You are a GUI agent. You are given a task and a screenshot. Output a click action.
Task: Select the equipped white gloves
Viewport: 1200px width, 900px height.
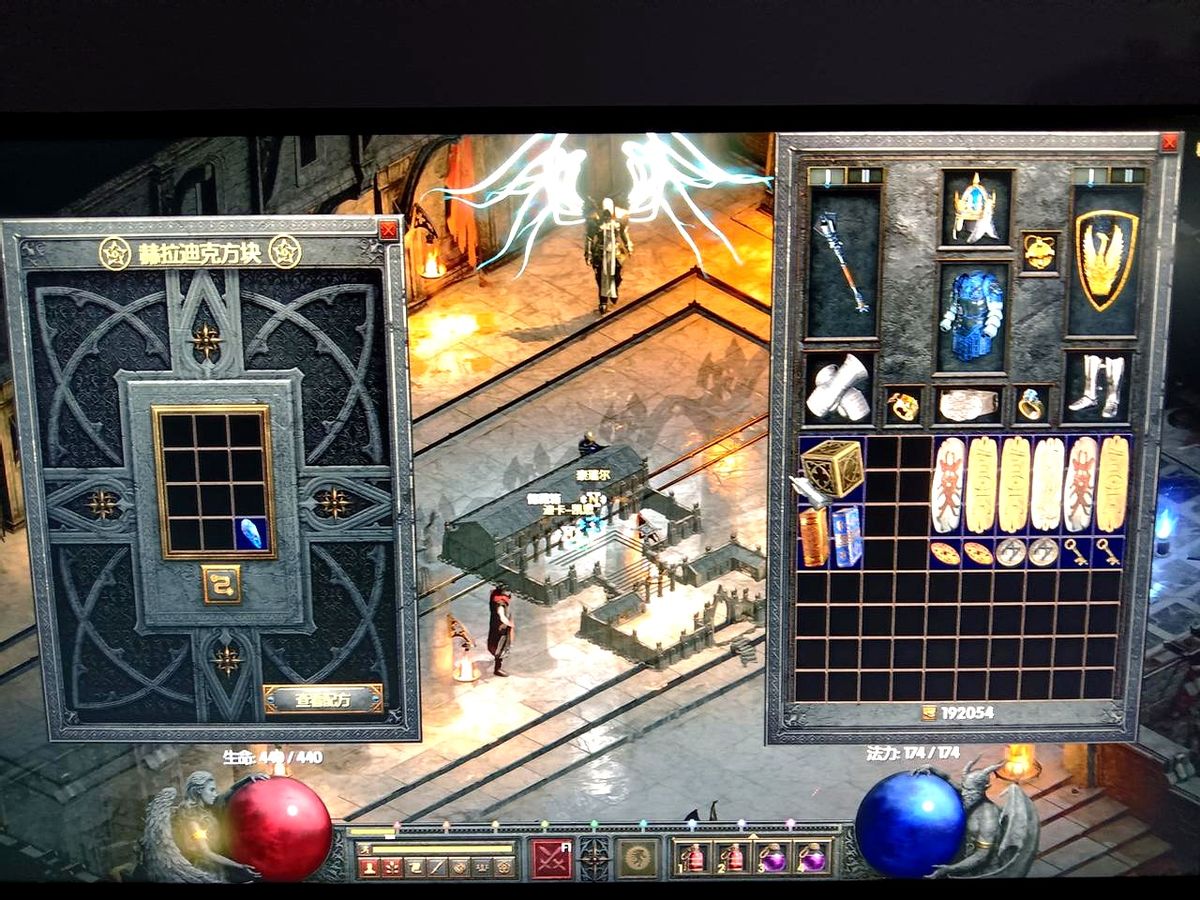pyautogui.click(x=839, y=387)
